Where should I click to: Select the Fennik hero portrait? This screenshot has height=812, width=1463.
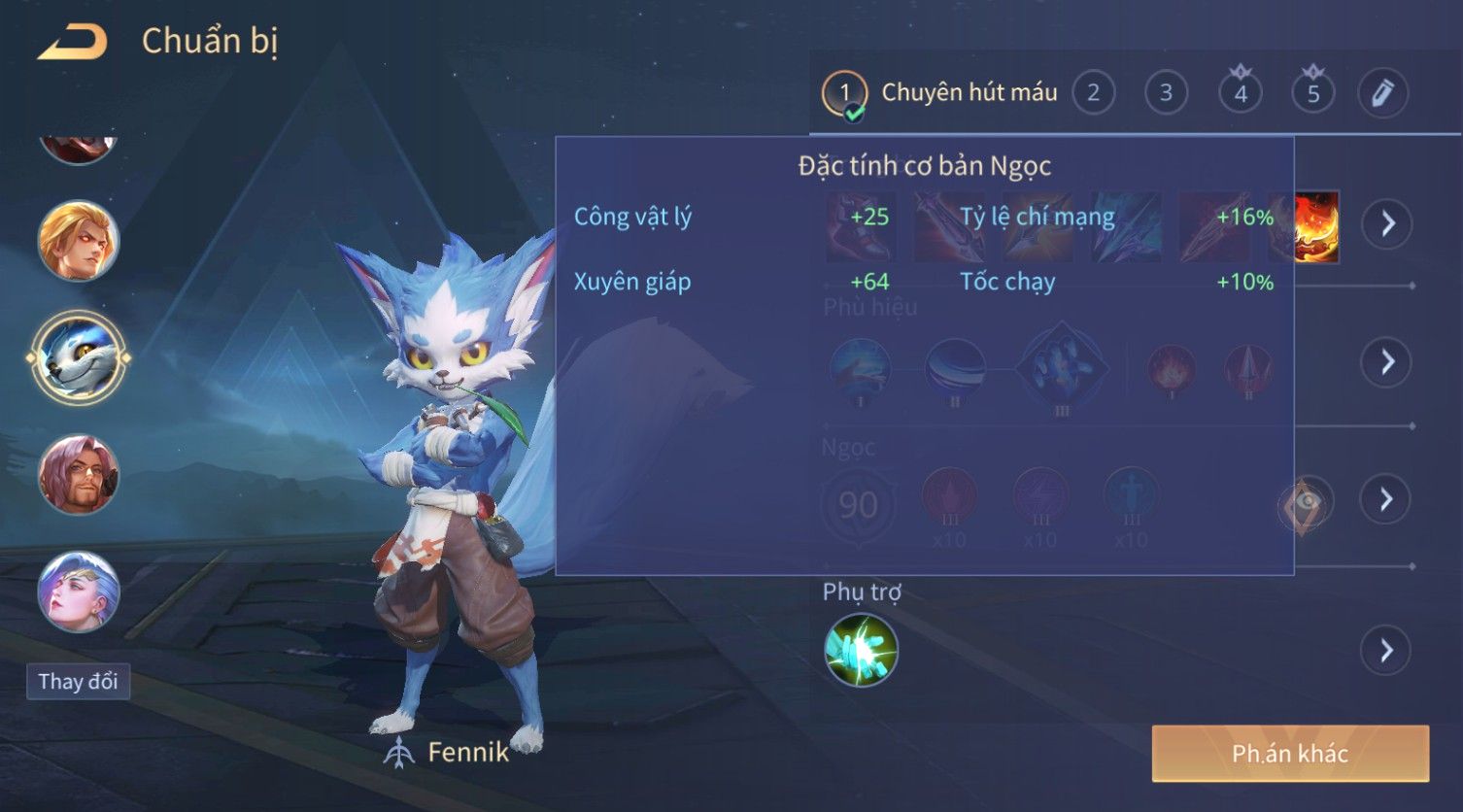click(x=79, y=357)
